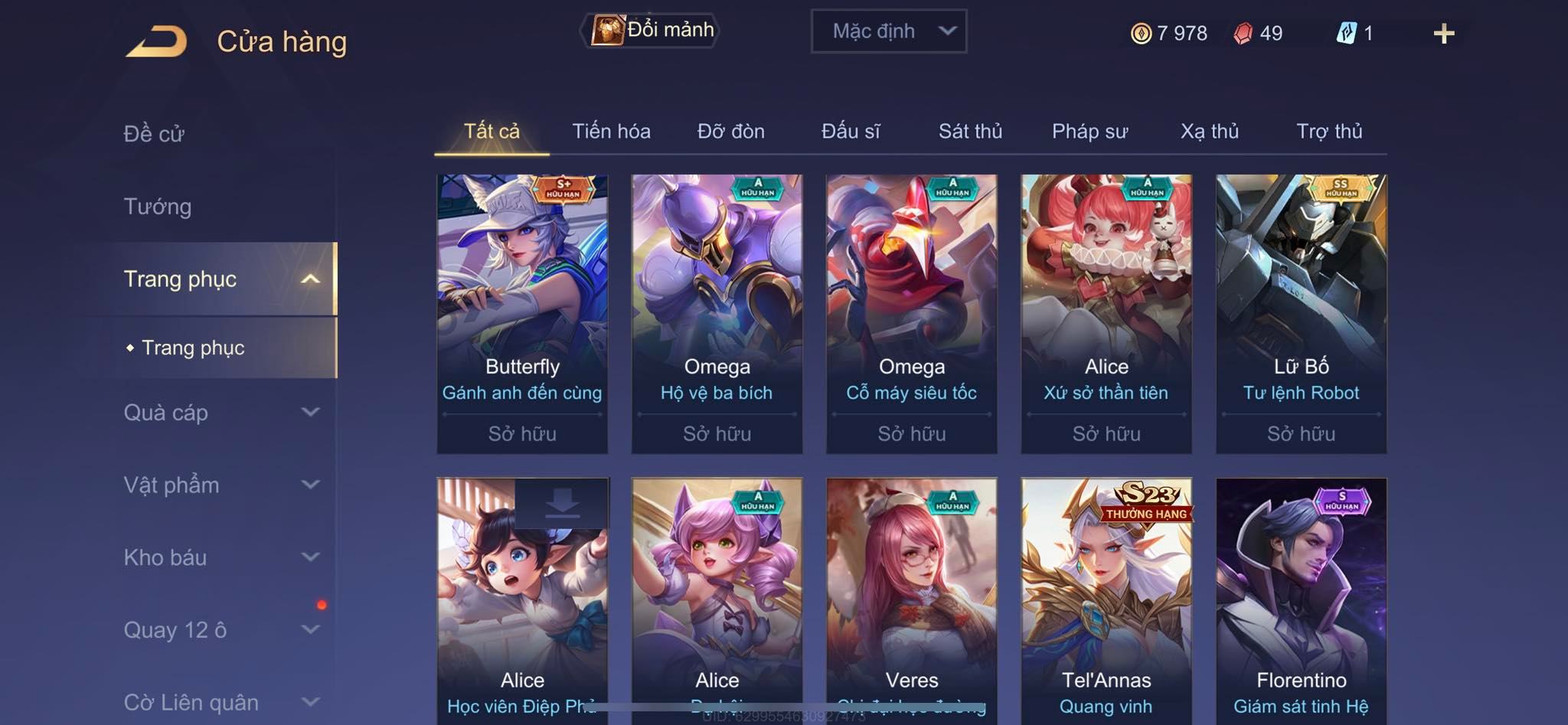This screenshot has width=1568, height=725.
Task: Add currency with the plus button
Action: tap(1443, 34)
